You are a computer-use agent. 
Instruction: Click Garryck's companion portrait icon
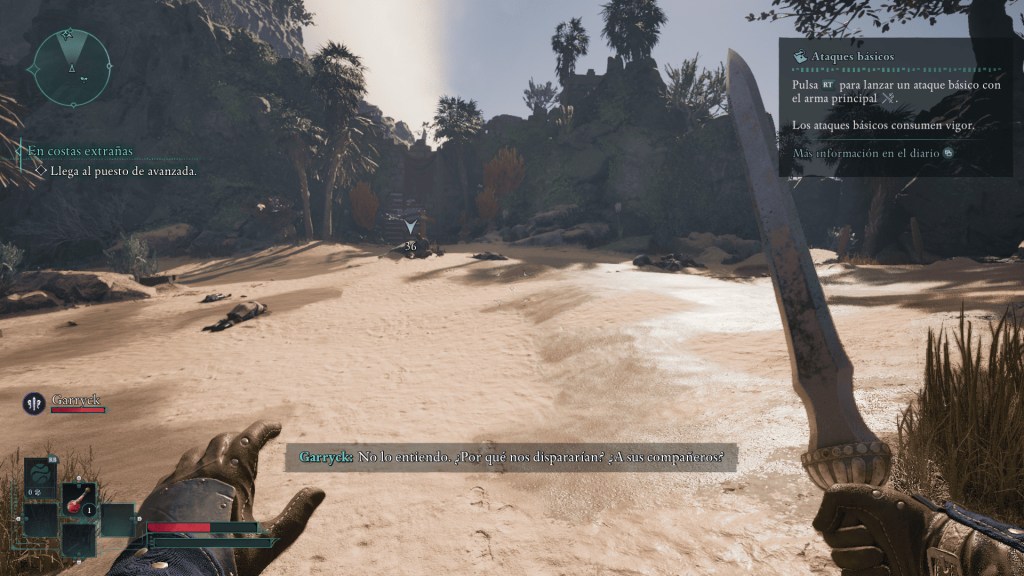pyautogui.click(x=34, y=404)
